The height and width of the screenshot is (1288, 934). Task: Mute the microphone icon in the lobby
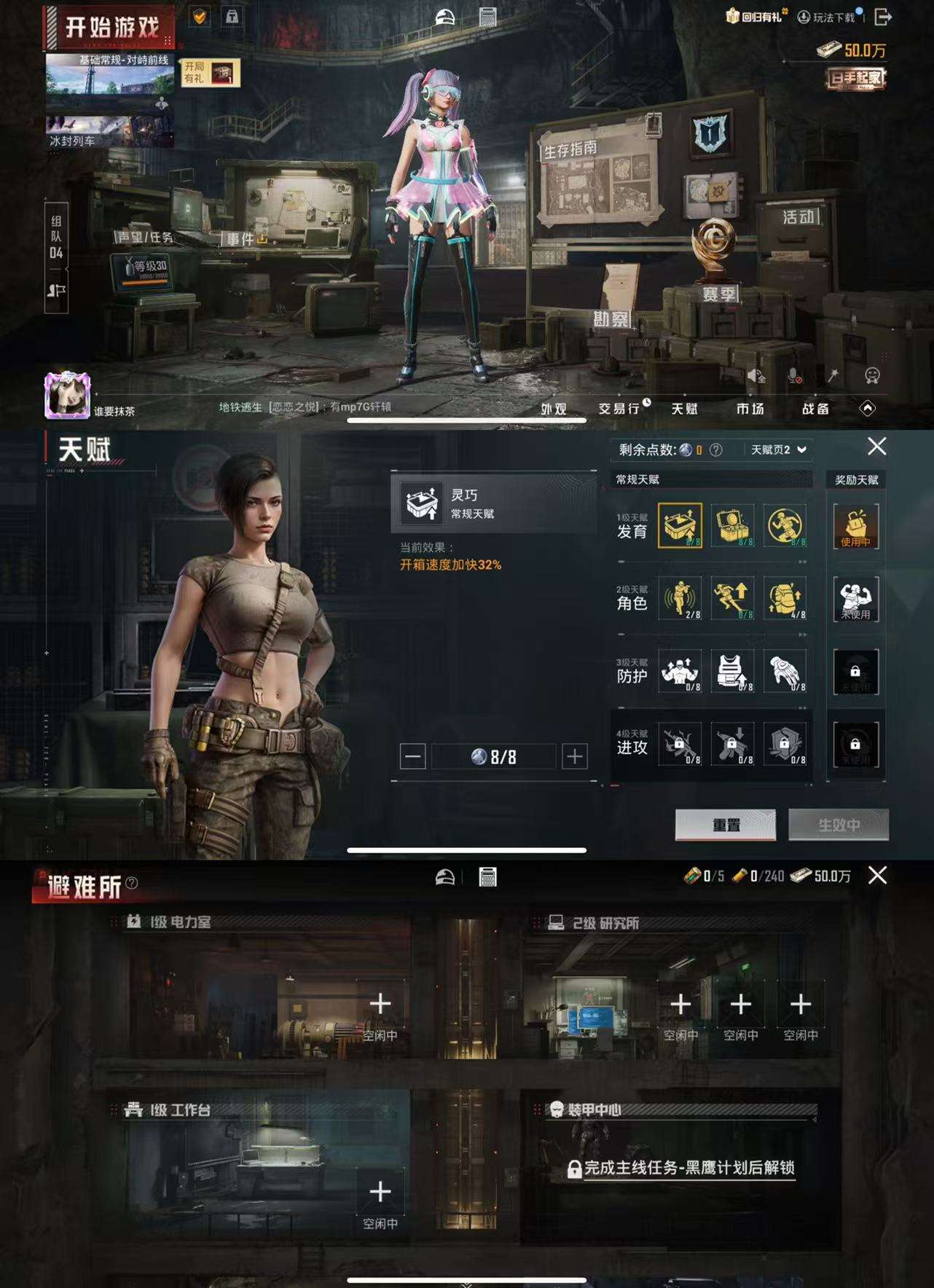[x=794, y=376]
